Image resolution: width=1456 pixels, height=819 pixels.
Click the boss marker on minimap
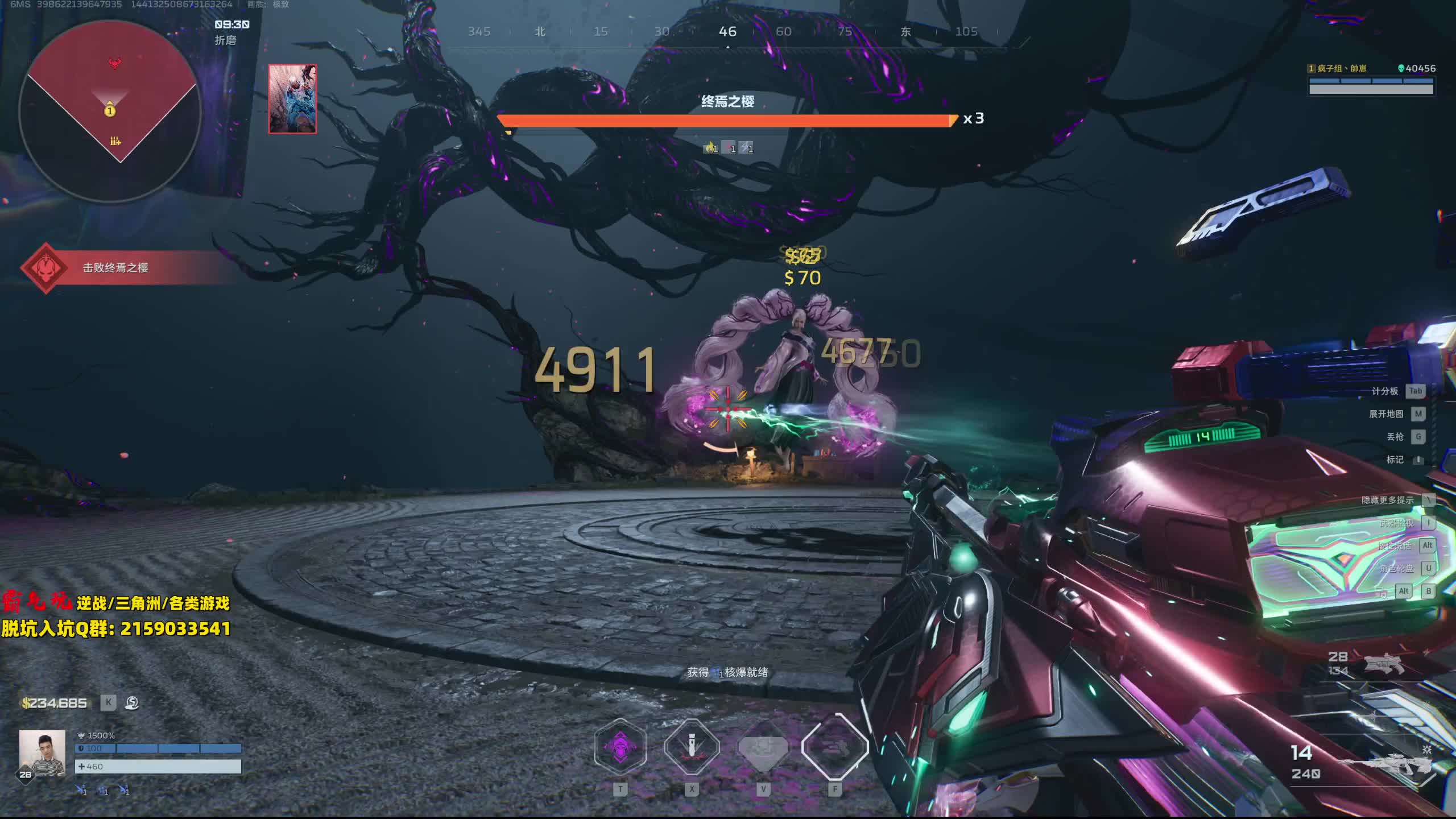click(115, 63)
